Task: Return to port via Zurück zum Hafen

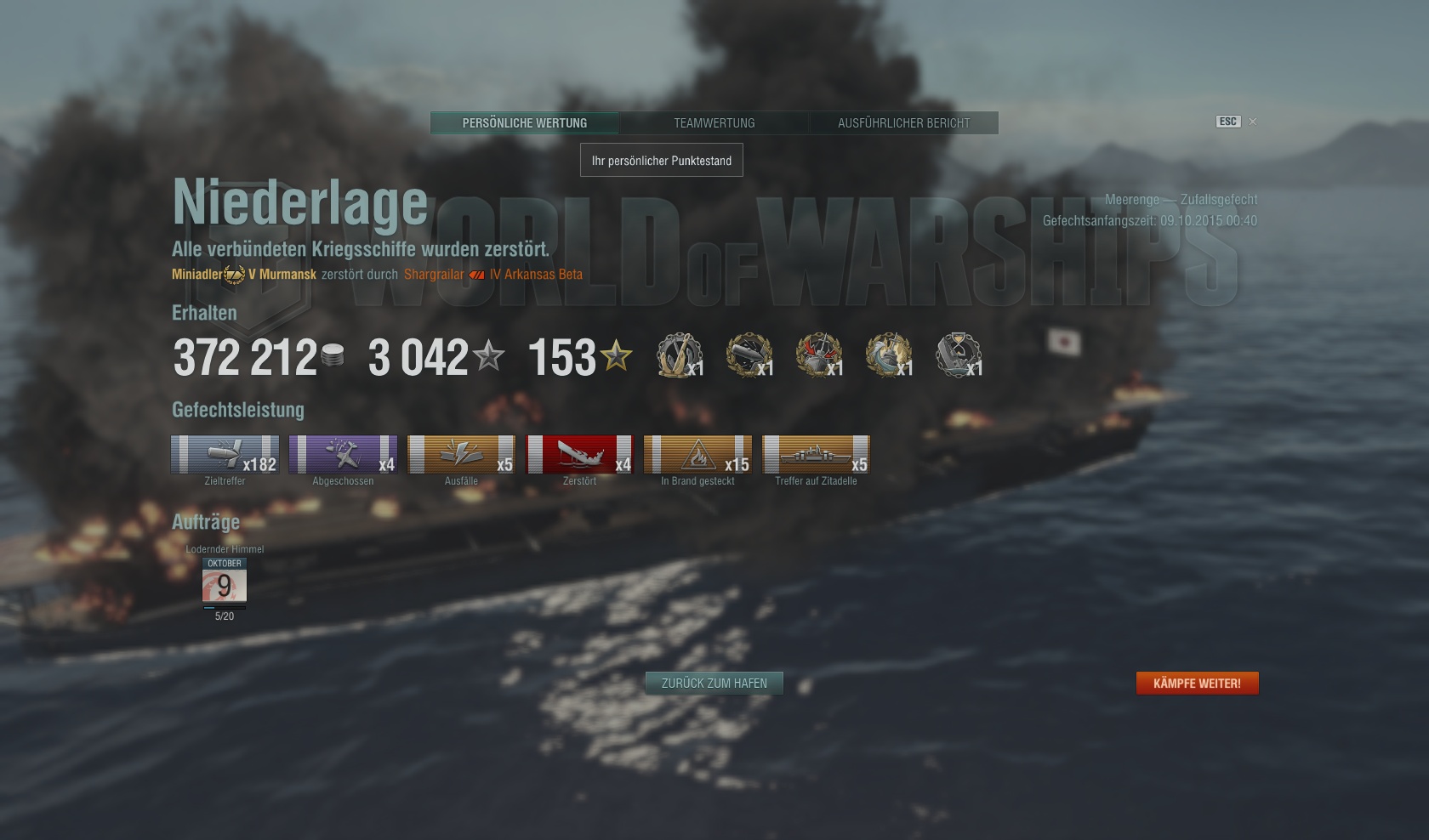Action: click(x=714, y=684)
